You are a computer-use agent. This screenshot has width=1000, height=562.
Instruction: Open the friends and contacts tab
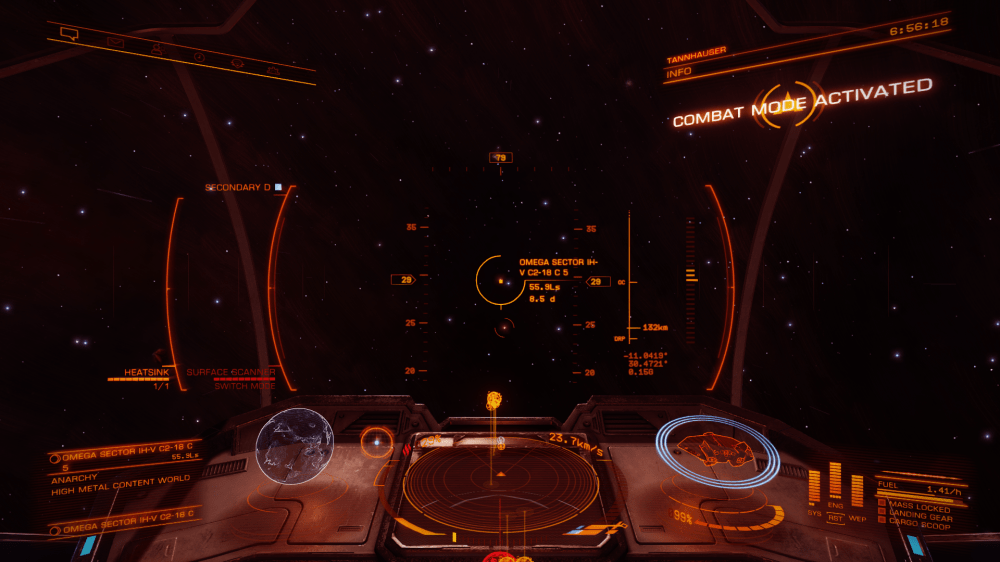point(157,48)
